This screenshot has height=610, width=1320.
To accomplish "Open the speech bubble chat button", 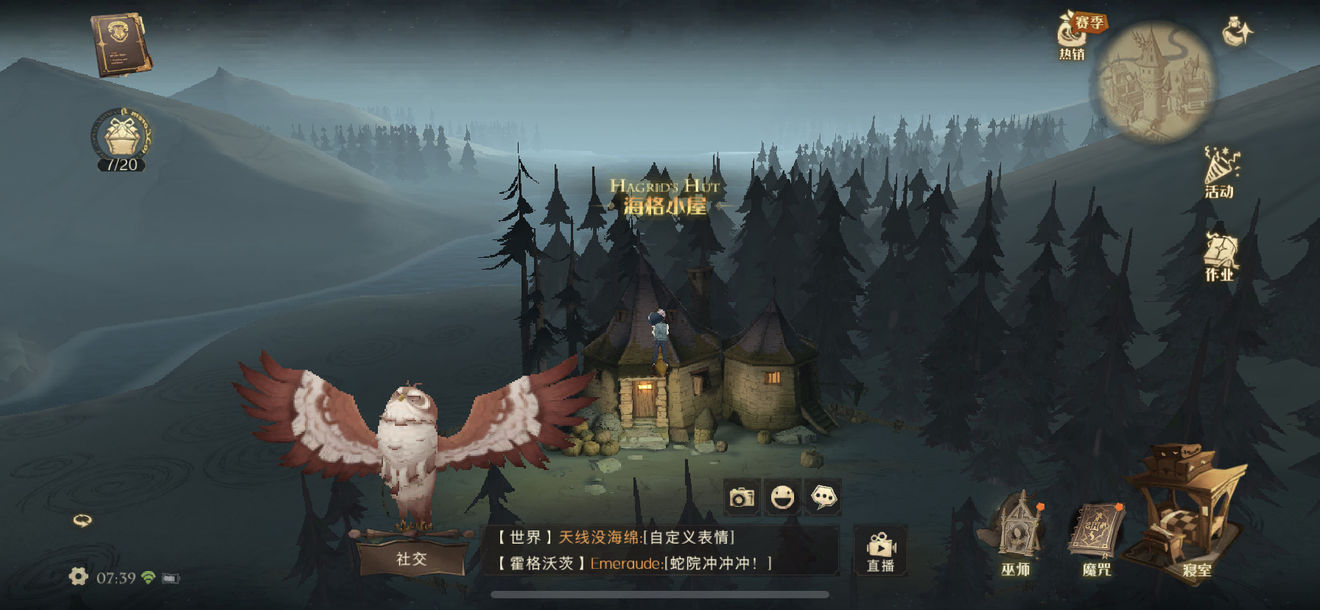I will [x=823, y=497].
